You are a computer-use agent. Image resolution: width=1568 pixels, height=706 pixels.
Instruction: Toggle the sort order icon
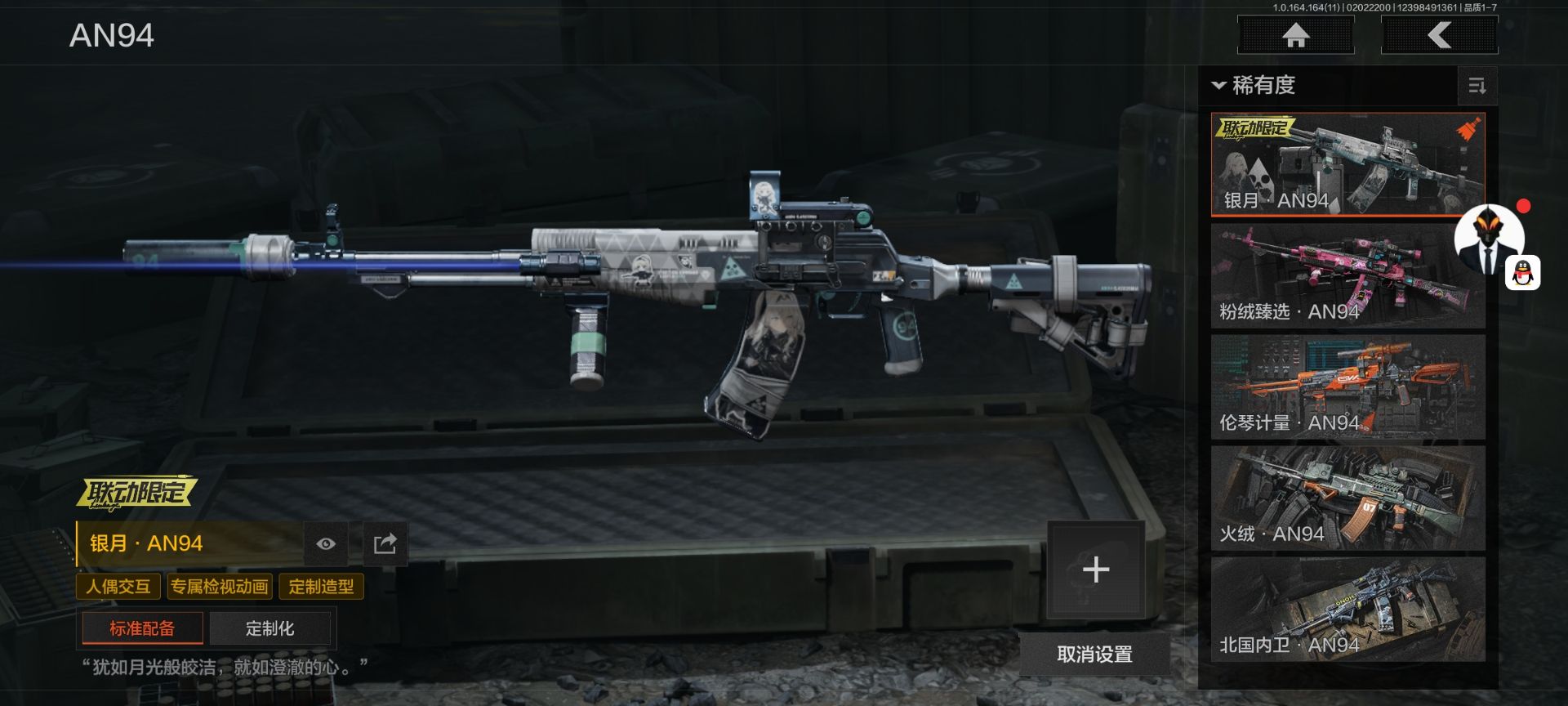point(1477,86)
